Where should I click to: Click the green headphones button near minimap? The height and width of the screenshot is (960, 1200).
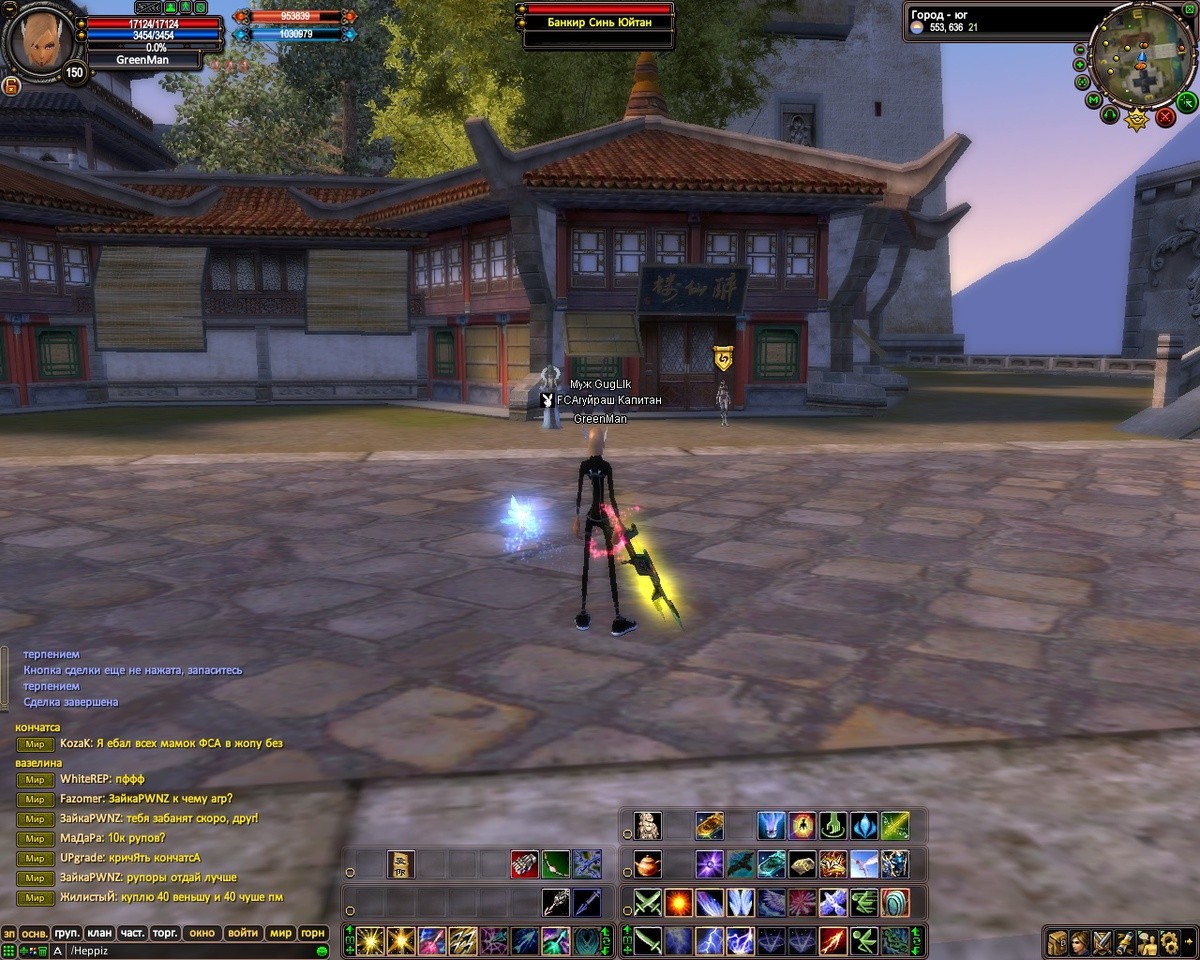tap(1110, 116)
